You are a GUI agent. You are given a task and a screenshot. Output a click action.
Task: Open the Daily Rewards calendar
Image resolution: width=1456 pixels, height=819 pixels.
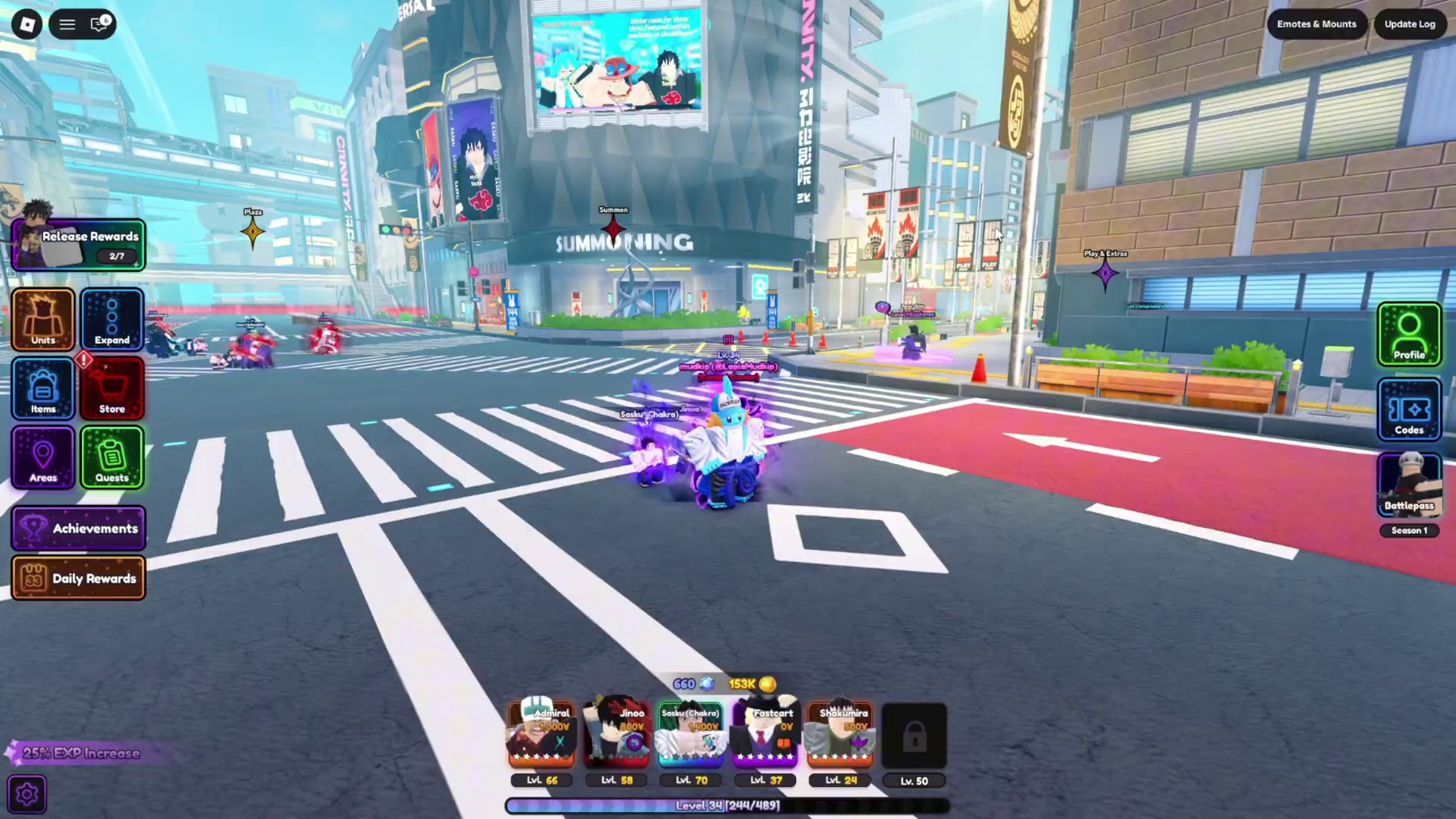[78, 578]
